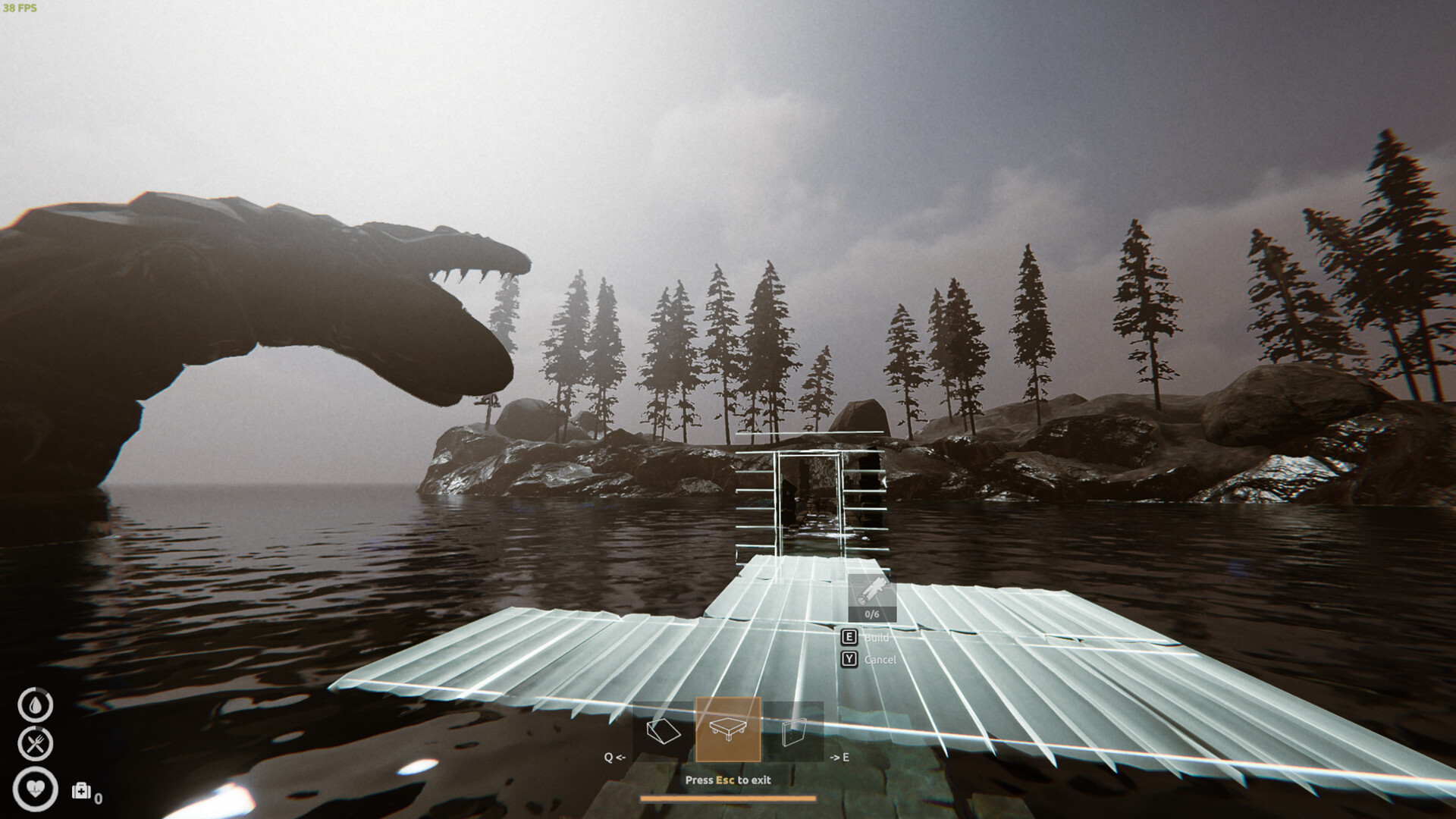Click the E right arrow to cycle pieces
This screenshot has width=1456, height=819.
(x=840, y=755)
